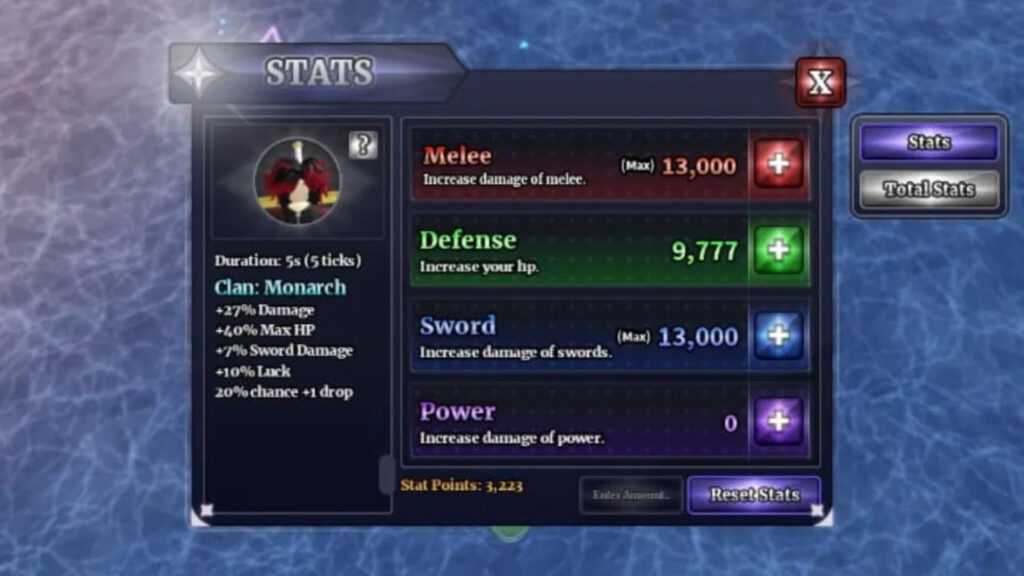Add a point to Sword
Viewport: 1024px width, 576px height.
(778, 335)
